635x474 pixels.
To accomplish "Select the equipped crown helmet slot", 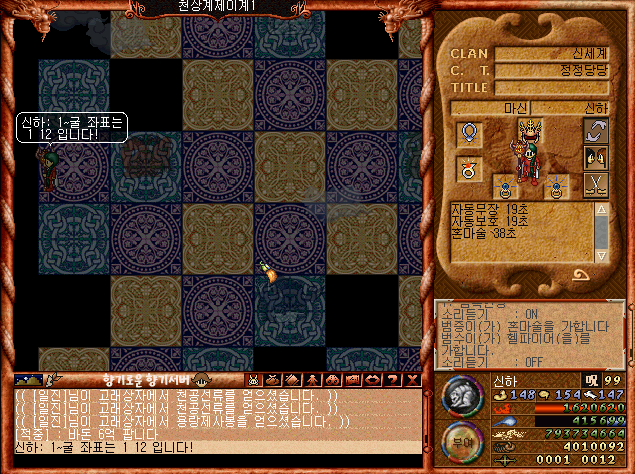I will coord(530,130).
